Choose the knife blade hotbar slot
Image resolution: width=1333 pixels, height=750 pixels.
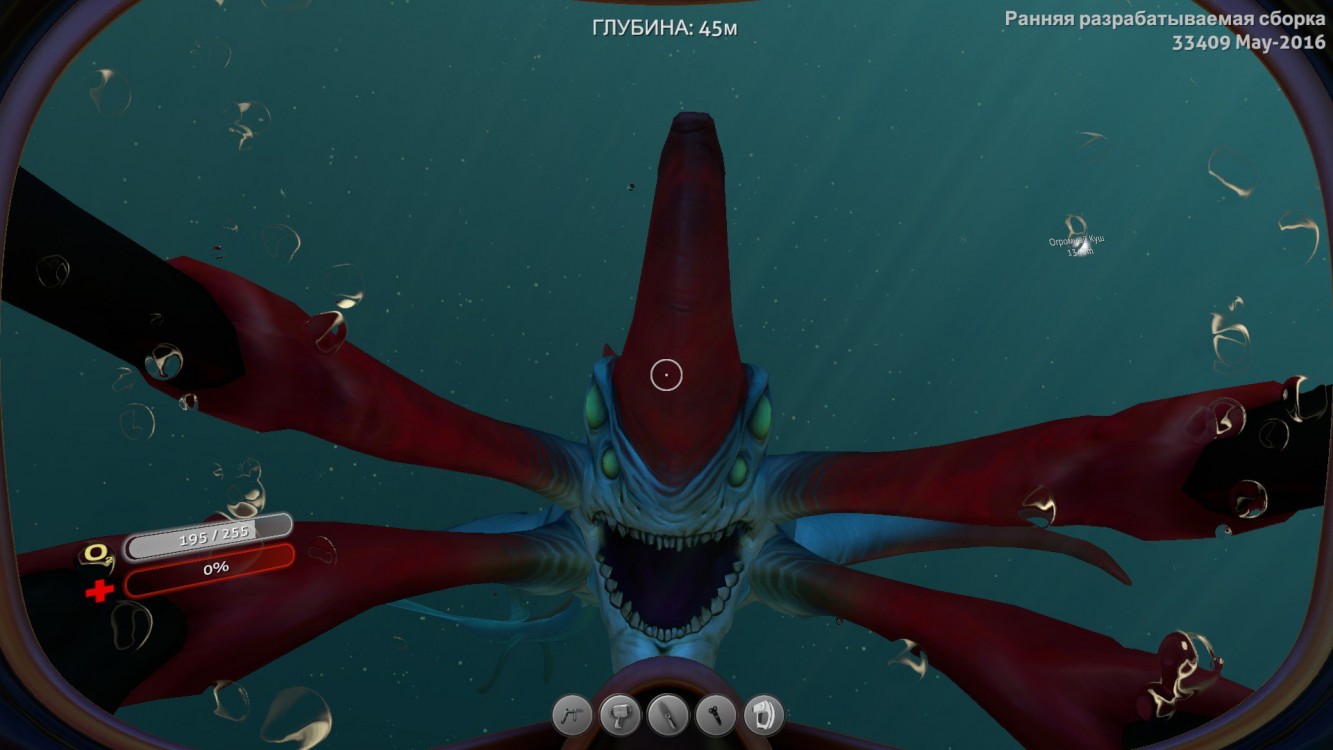pyautogui.click(x=667, y=716)
